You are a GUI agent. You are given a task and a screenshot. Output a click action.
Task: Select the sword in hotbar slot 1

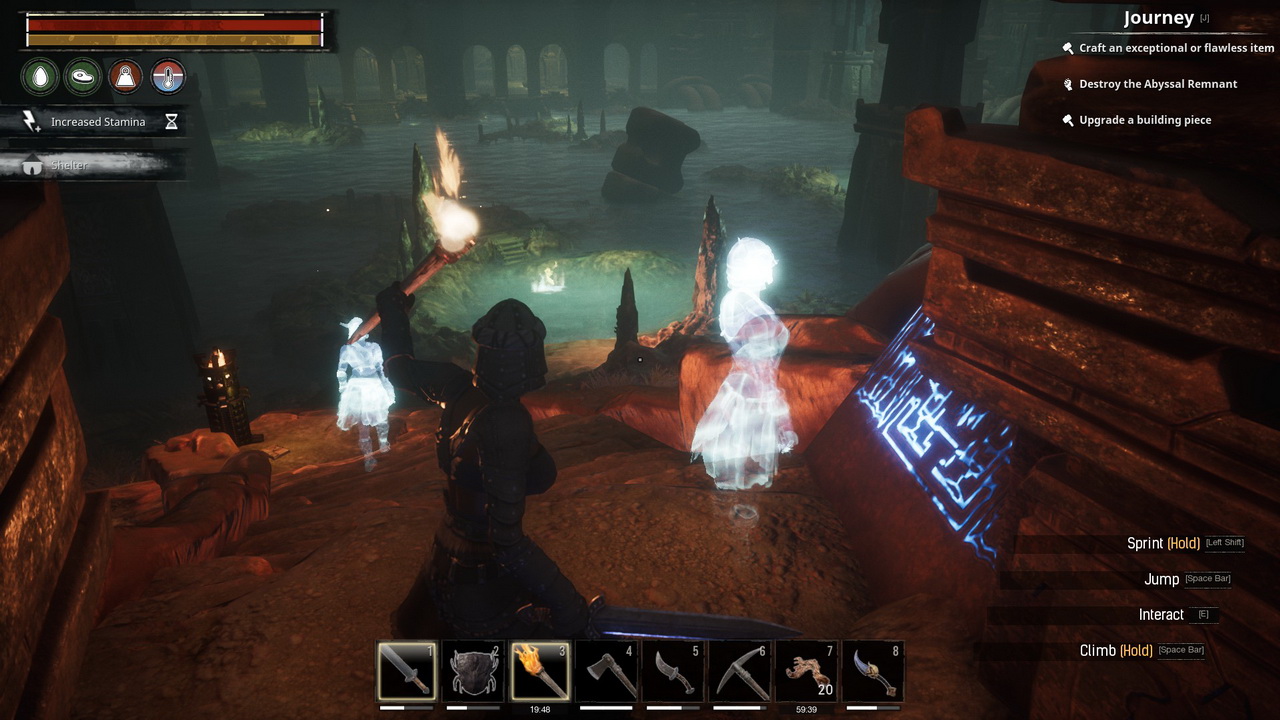click(x=407, y=671)
